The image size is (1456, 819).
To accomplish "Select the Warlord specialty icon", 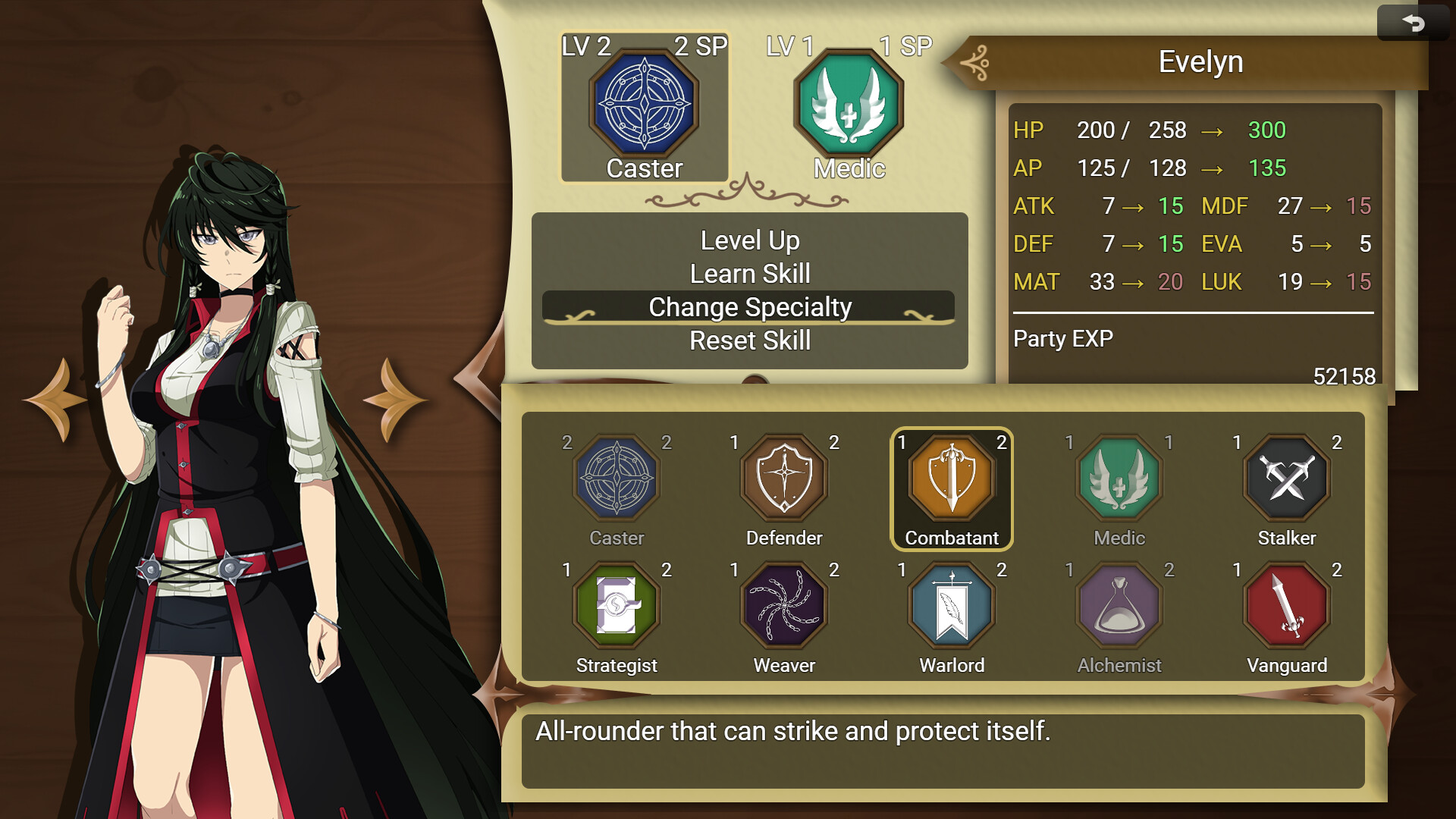I will point(951,605).
